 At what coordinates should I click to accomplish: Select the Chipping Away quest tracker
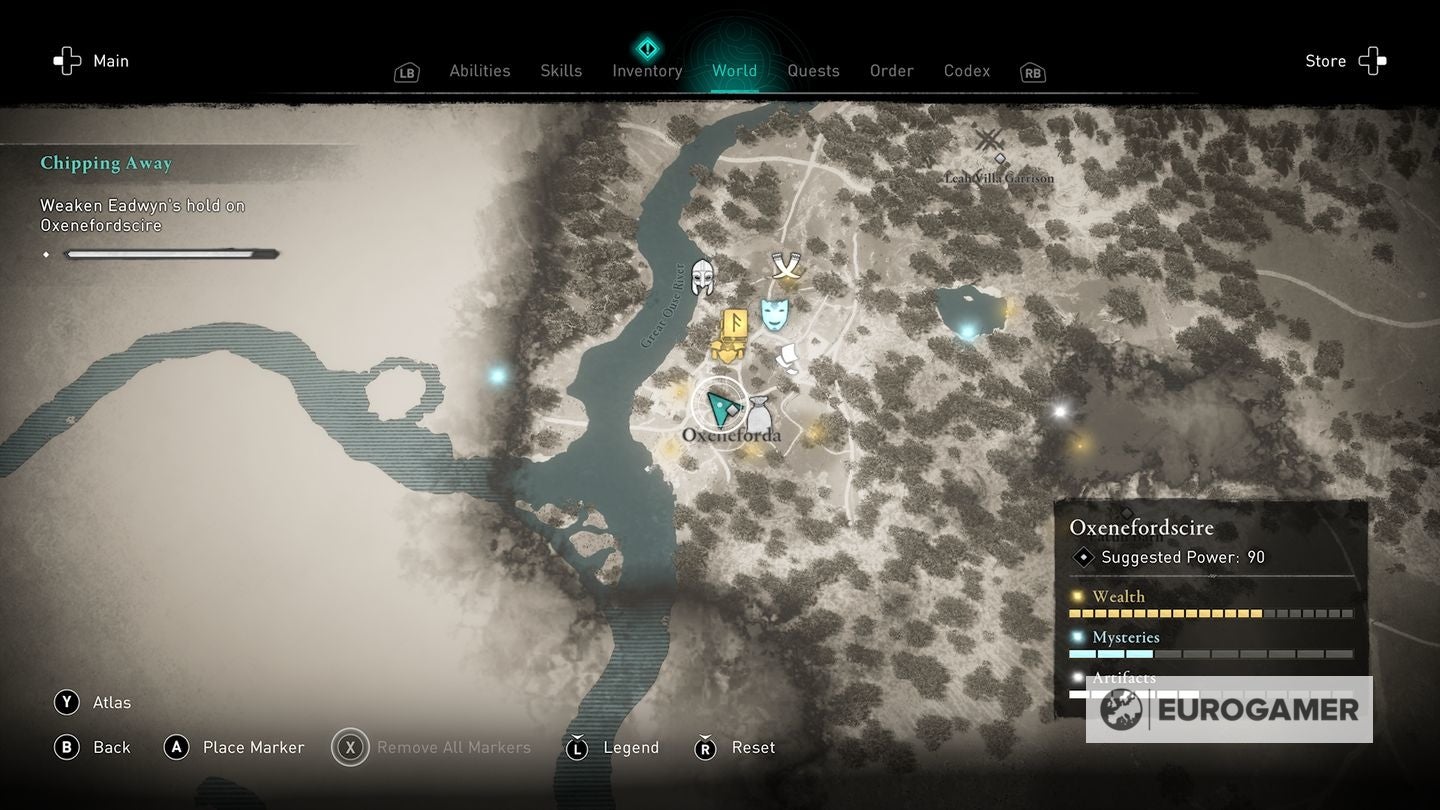click(106, 163)
